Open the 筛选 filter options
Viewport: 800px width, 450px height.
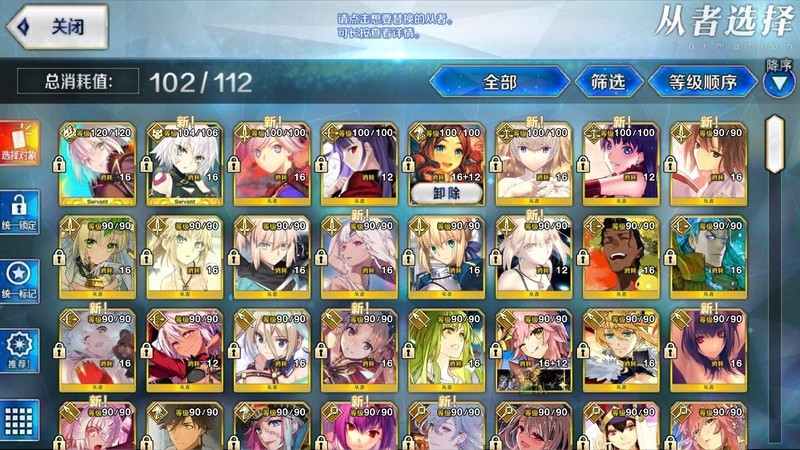pos(609,82)
